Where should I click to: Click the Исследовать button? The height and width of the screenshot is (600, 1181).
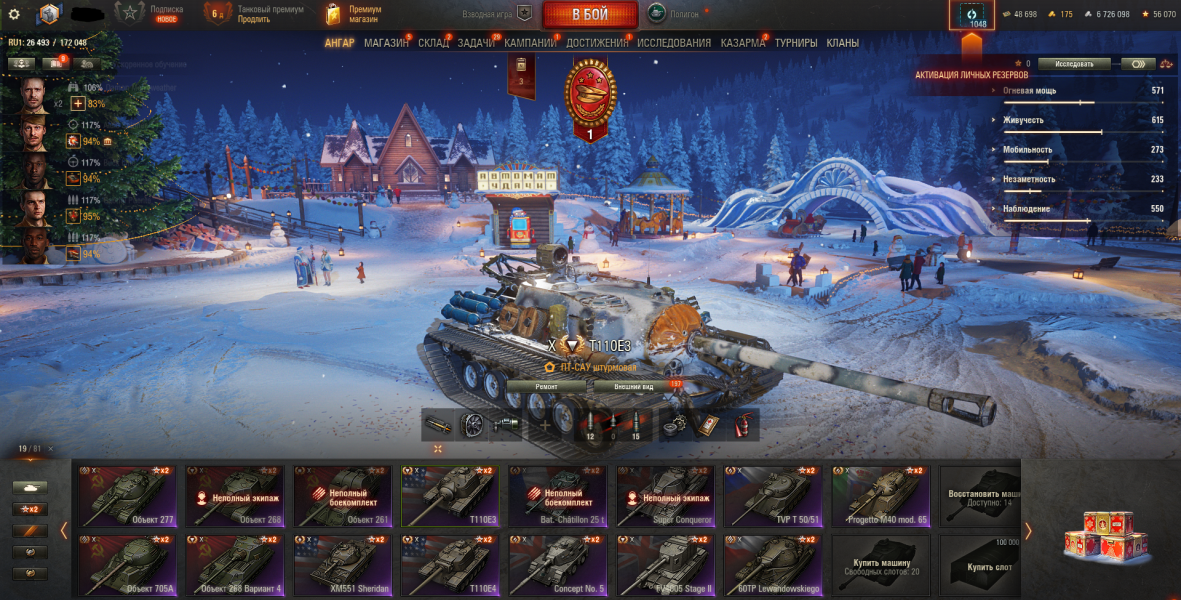(1074, 64)
